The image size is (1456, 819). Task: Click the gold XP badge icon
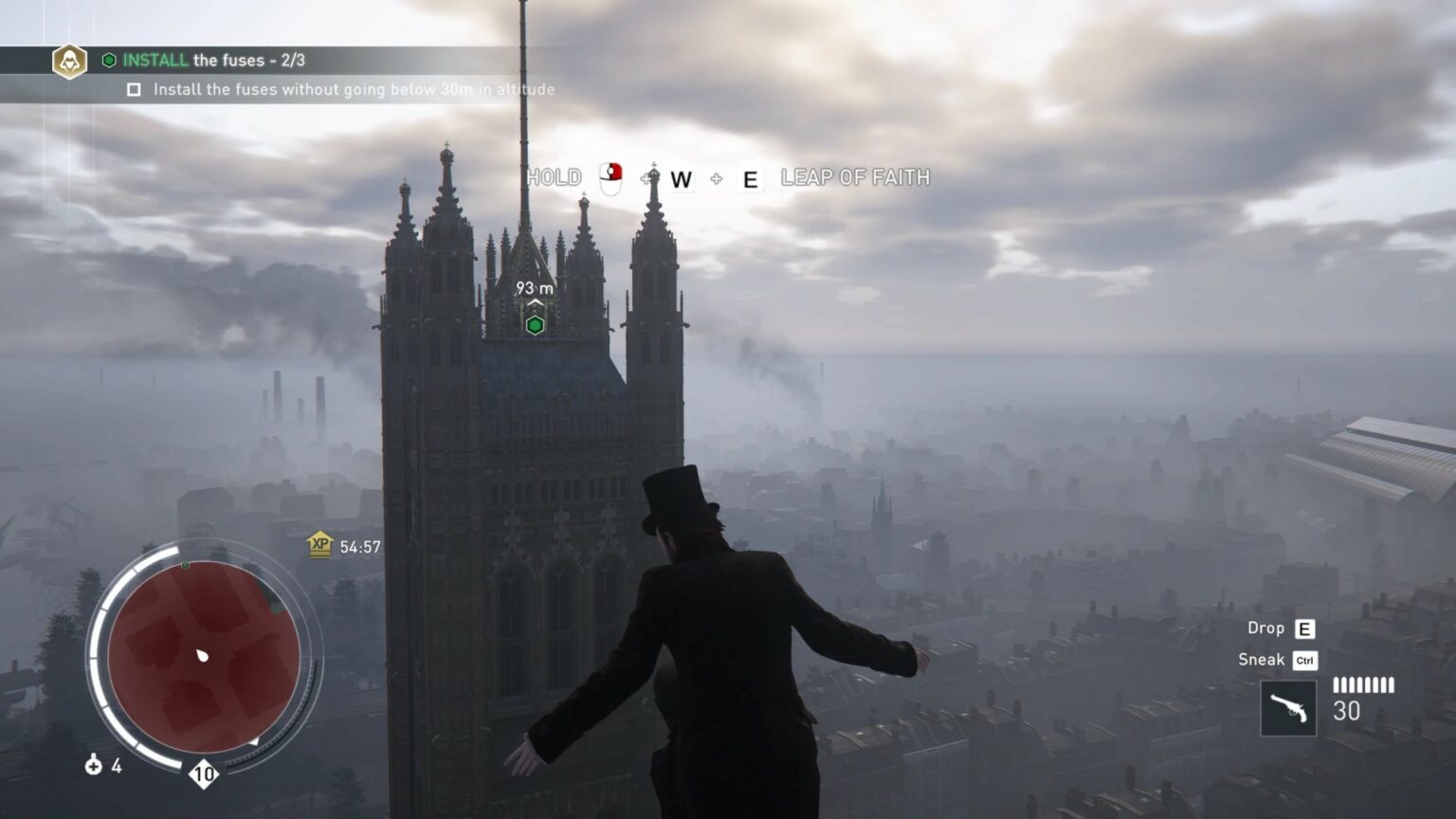(320, 545)
